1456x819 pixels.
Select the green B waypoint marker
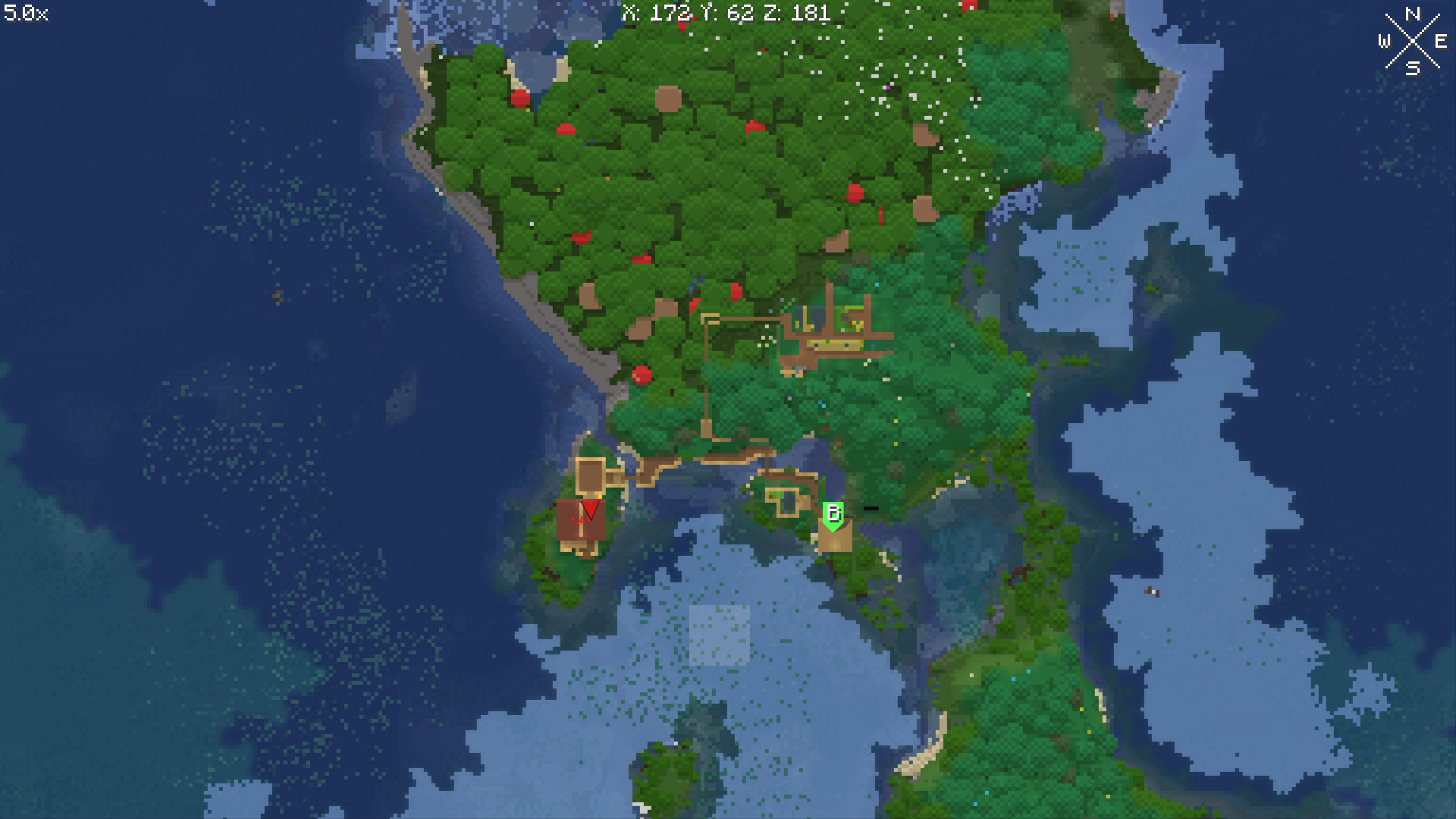click(x=833, y=515)
